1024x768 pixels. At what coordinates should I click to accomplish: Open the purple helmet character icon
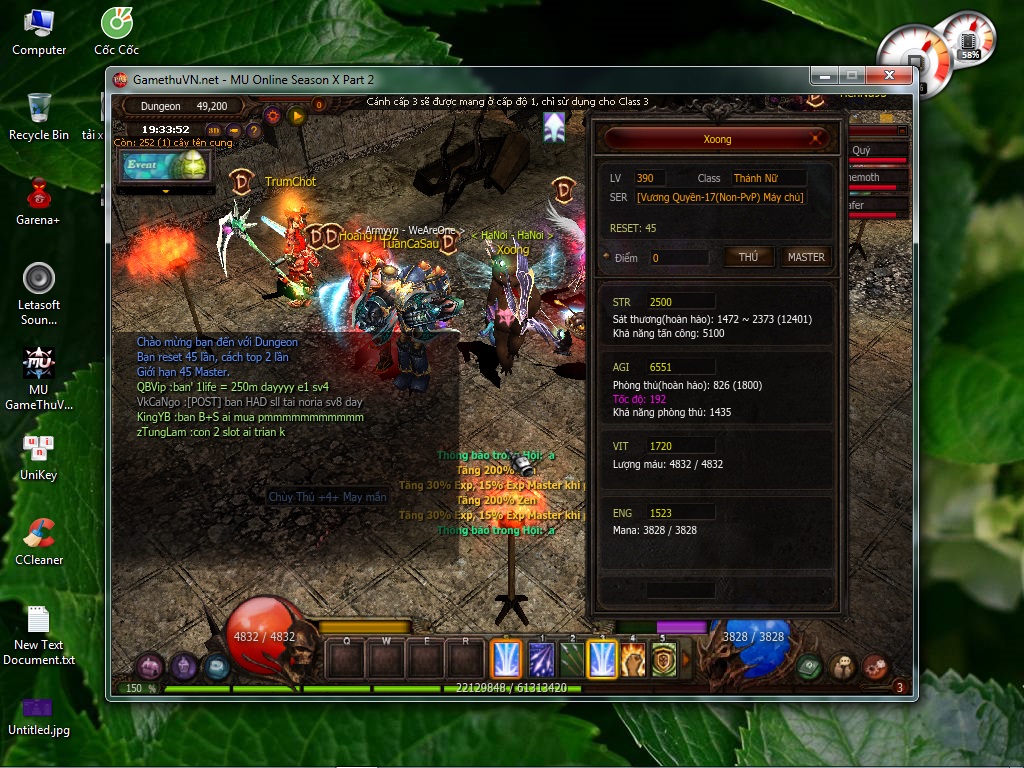click(x=183, y=665)
